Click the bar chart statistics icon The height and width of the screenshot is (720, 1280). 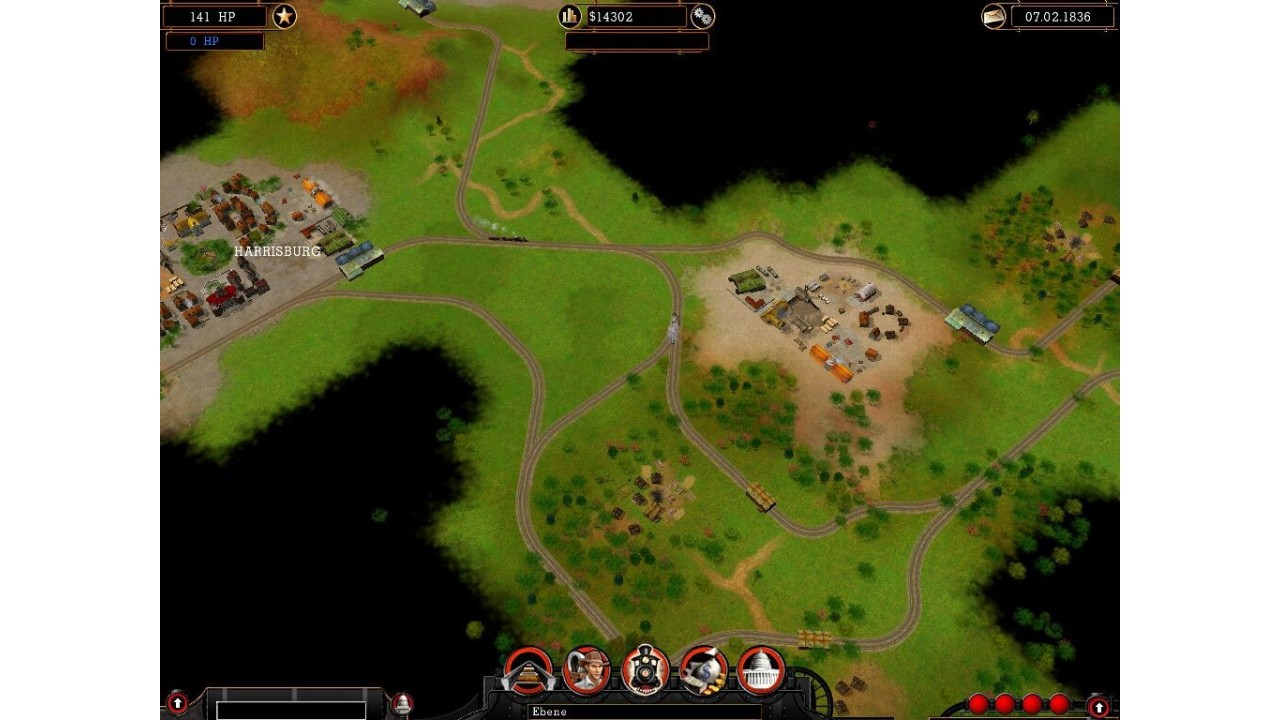click(x=570, y=16)
